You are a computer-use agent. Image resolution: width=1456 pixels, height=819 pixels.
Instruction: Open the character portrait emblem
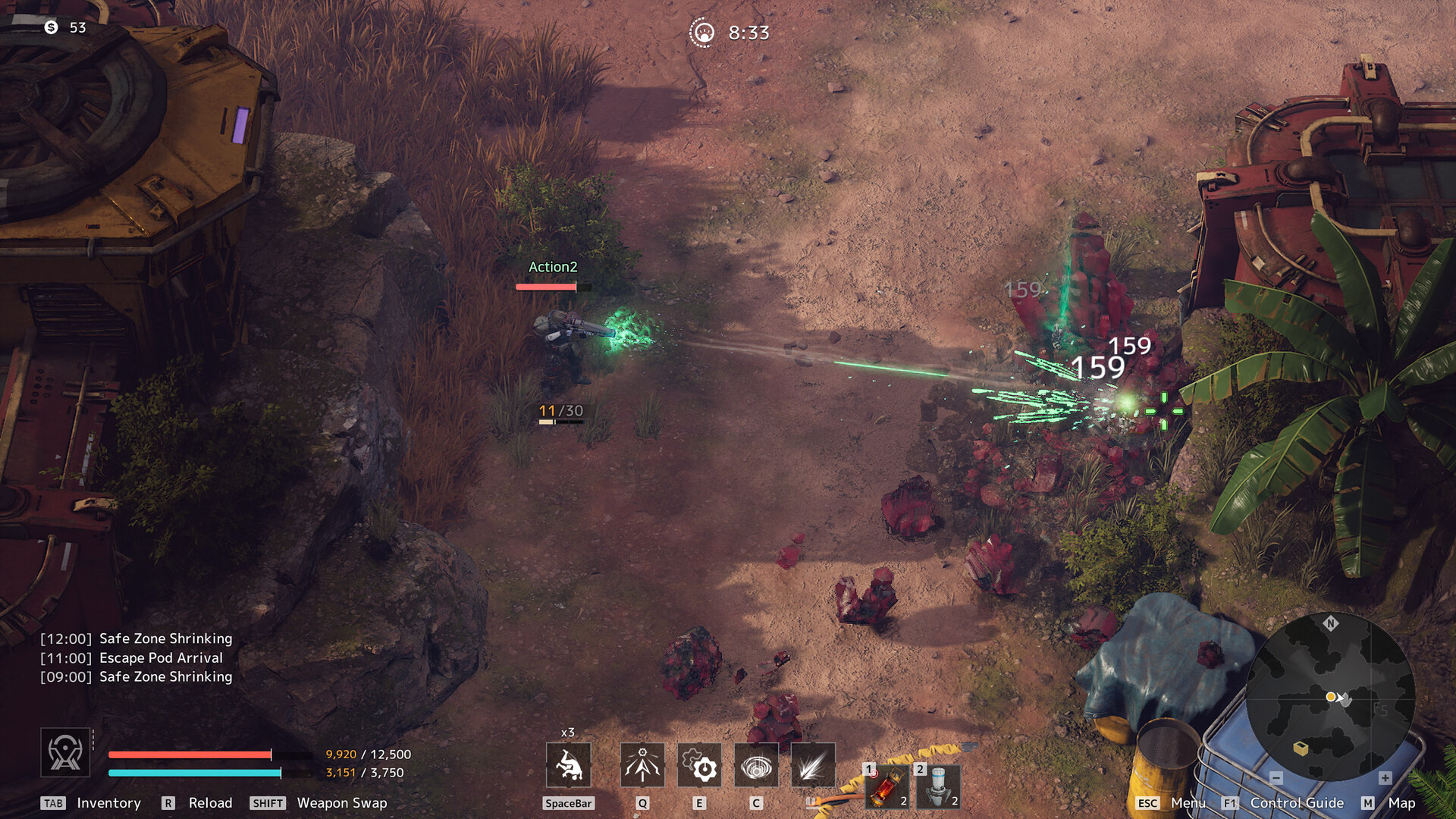[65, 753]
